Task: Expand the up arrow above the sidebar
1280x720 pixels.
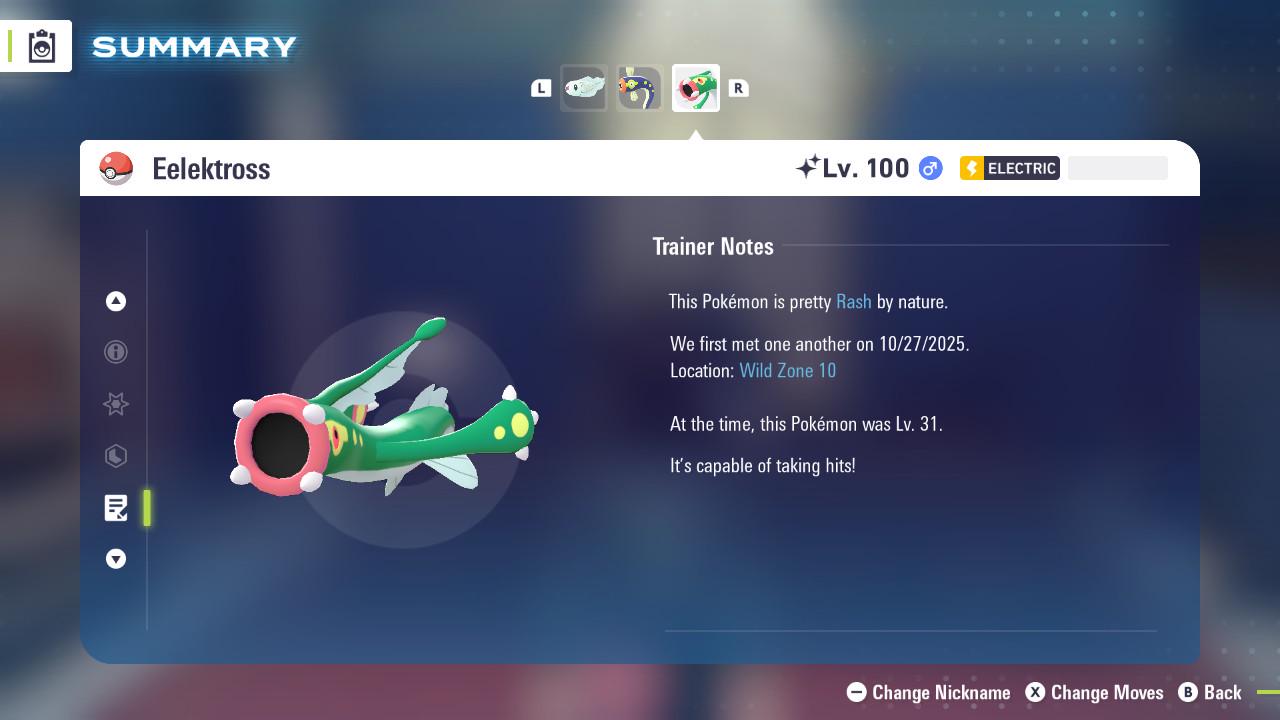Action: [116, 301]
